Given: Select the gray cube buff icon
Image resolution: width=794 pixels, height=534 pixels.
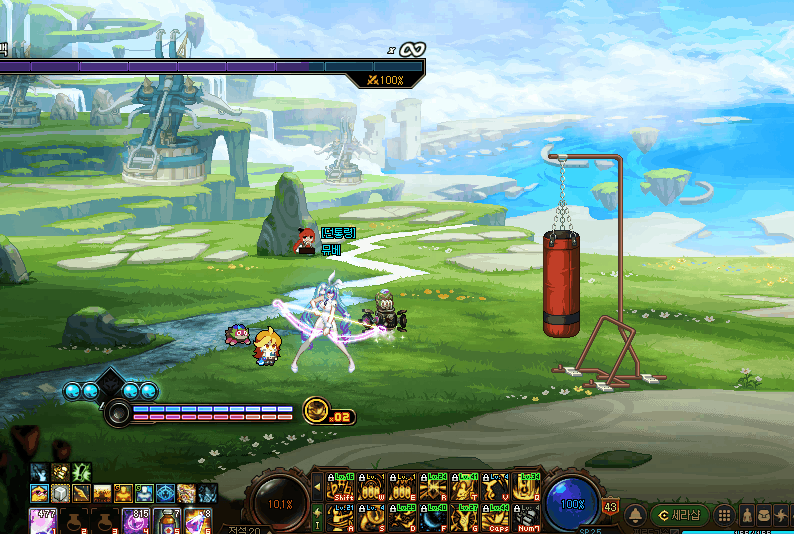Looking at the screenshot, I should tap(60, 493).
